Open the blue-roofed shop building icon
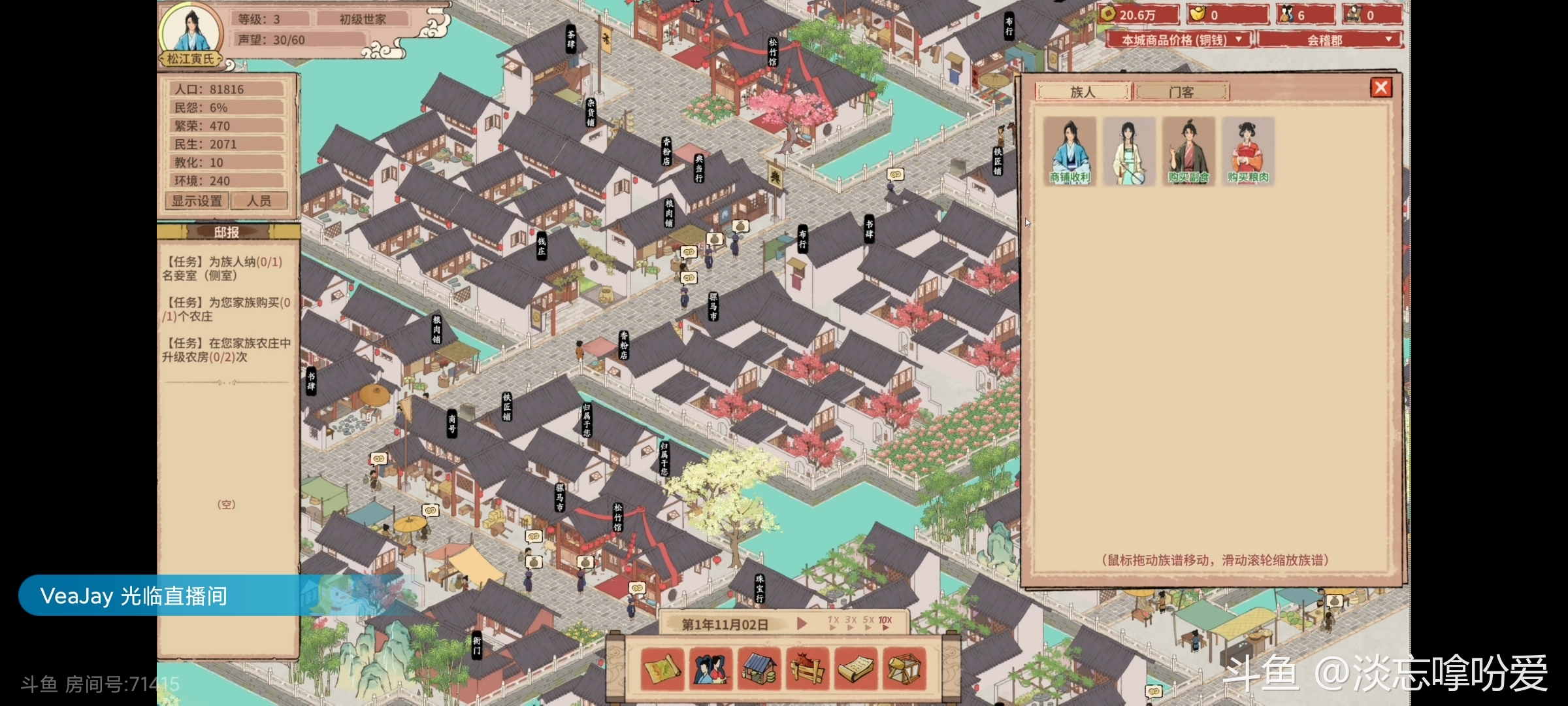 tap(759, 669)
